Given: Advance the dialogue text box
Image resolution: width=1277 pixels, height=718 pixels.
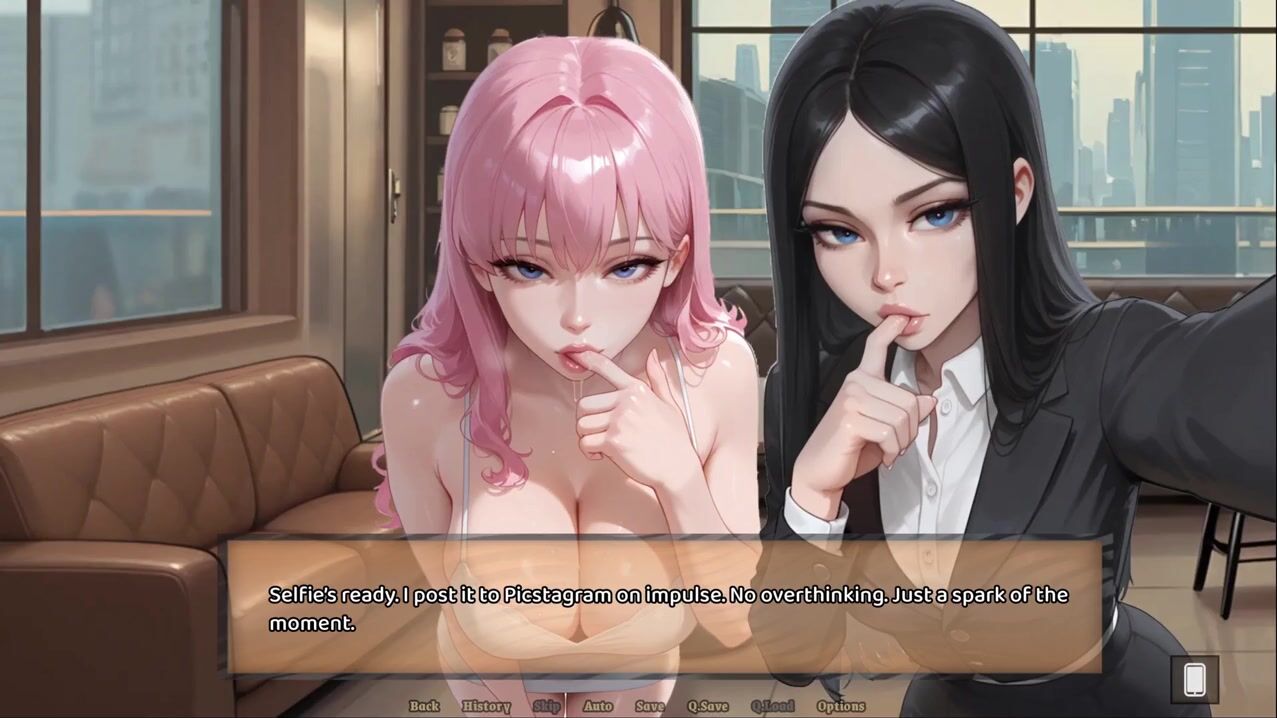Looking at the screenshot, I should tap(664, 608).
